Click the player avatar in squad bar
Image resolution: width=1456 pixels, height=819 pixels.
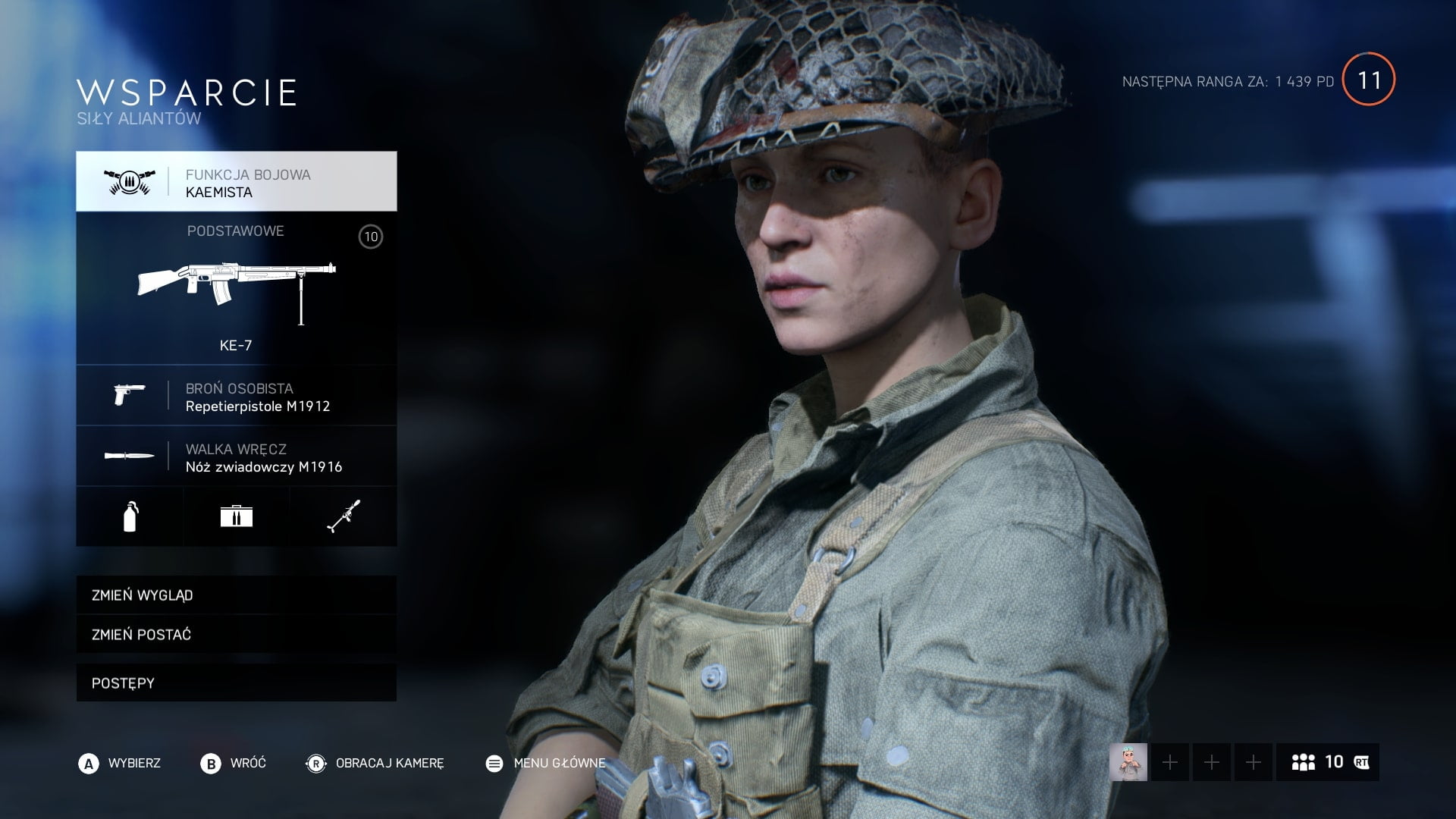coord(1128,762)
